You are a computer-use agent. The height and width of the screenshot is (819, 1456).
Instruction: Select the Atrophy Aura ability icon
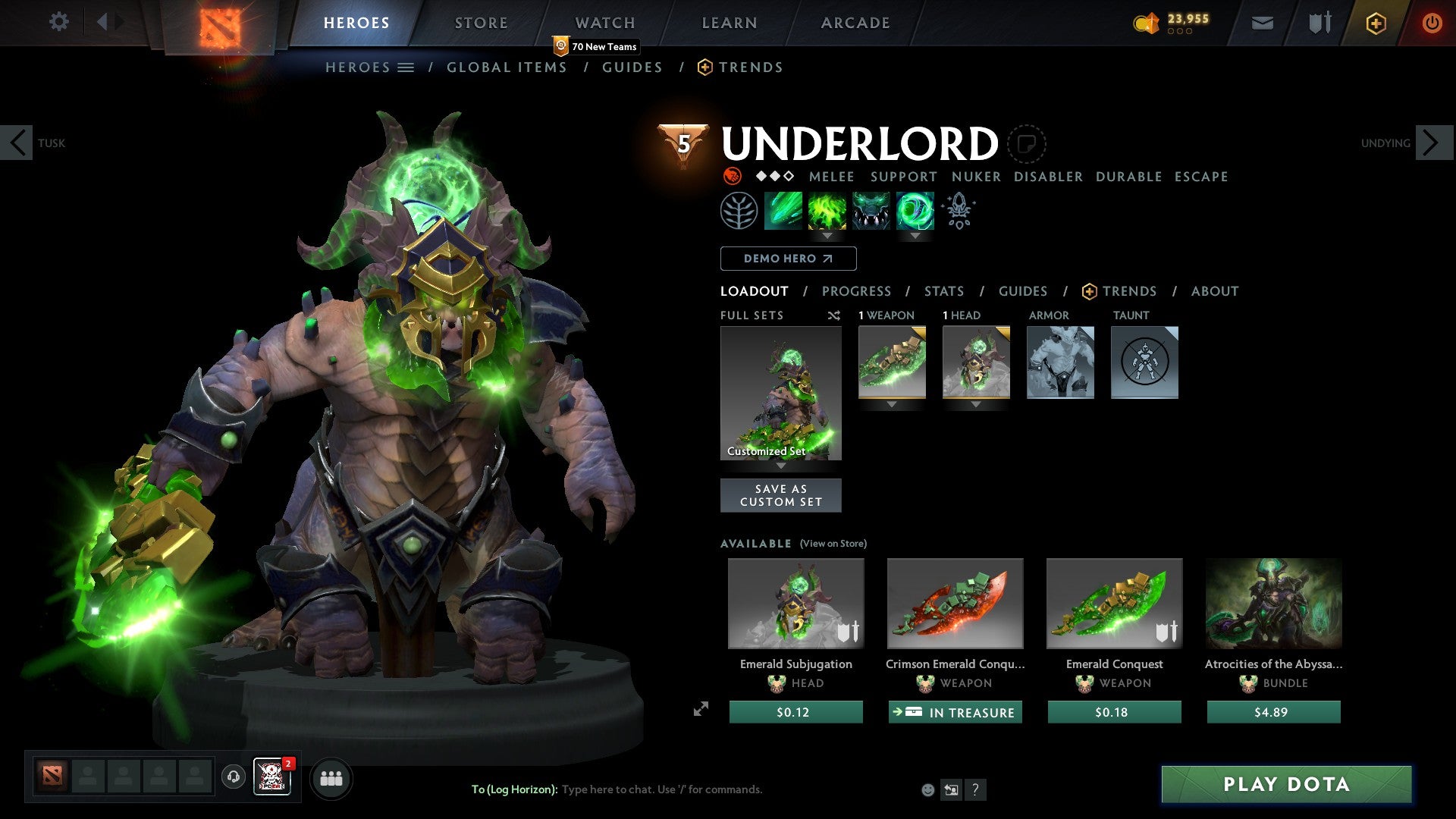(x=869, y=210)
